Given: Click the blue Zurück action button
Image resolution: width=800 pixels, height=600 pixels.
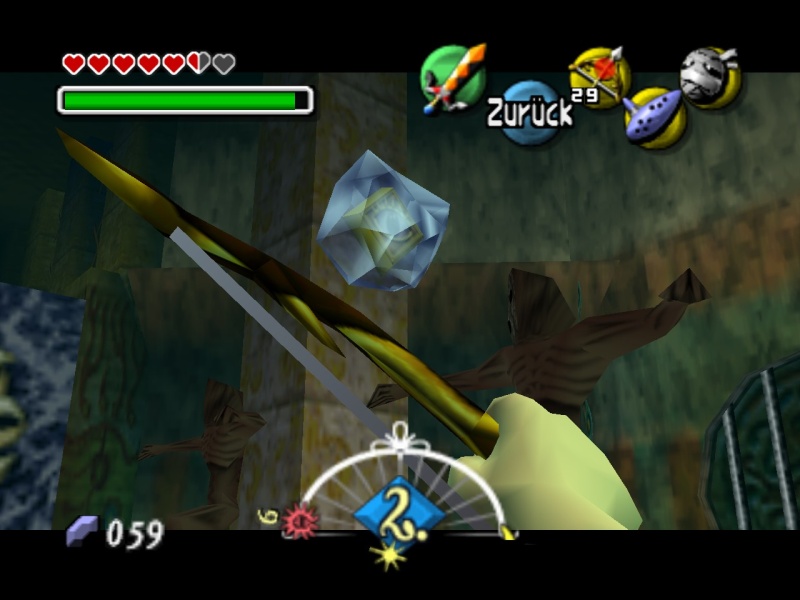Looking at the screenshot, I should click(x=530, y=112).
